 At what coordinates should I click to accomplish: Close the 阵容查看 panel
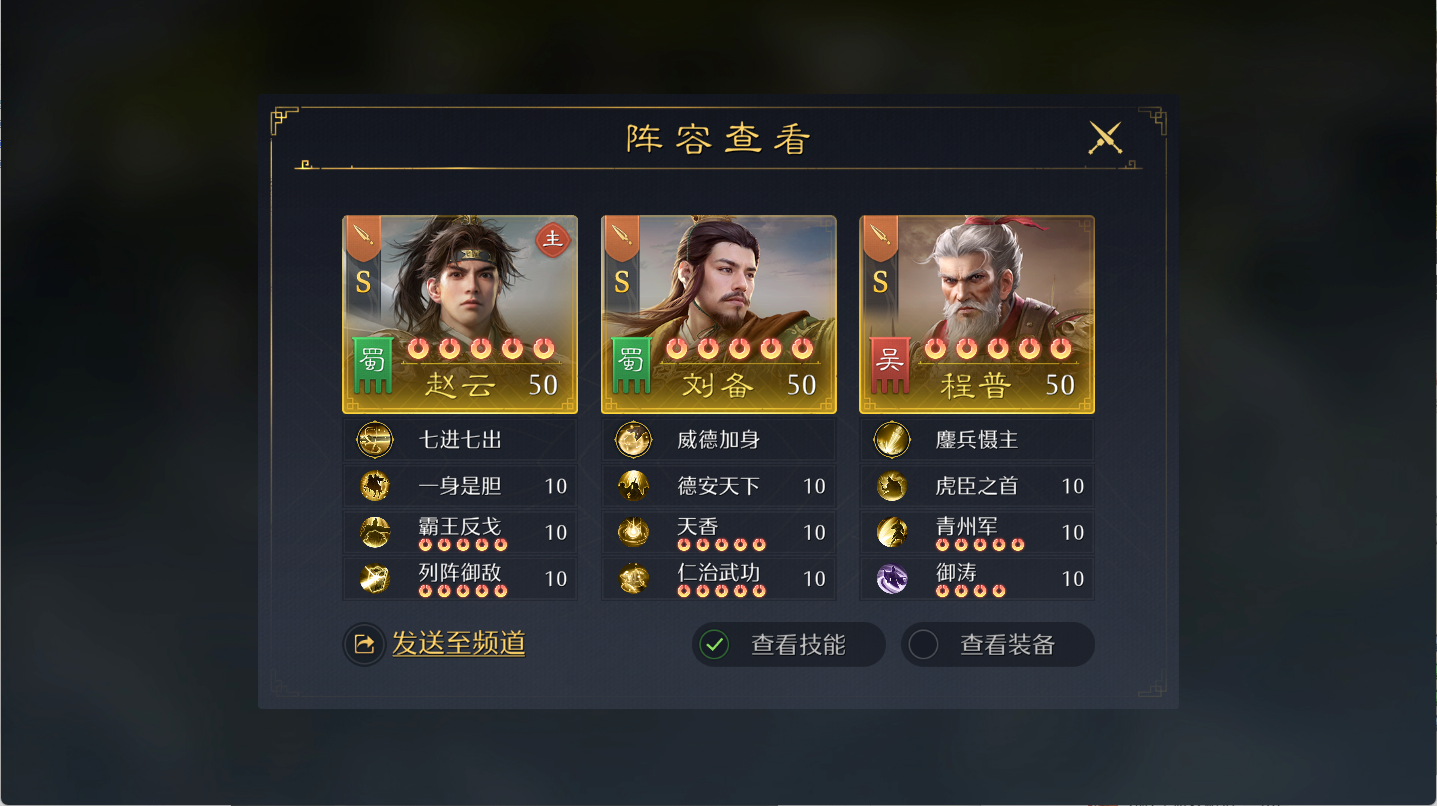coord(1103,138)
